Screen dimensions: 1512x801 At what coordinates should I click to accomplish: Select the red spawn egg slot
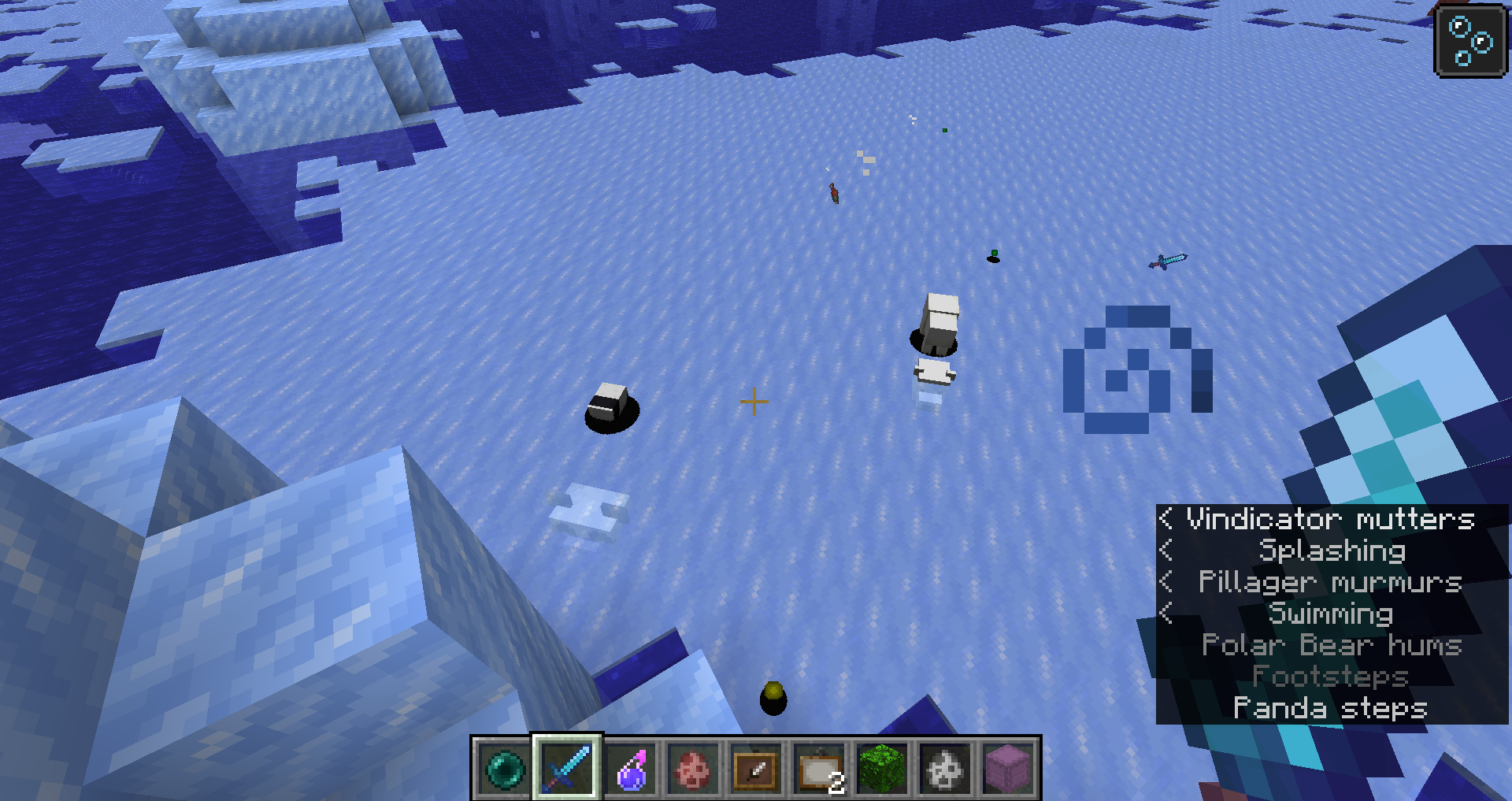[693, 768]
